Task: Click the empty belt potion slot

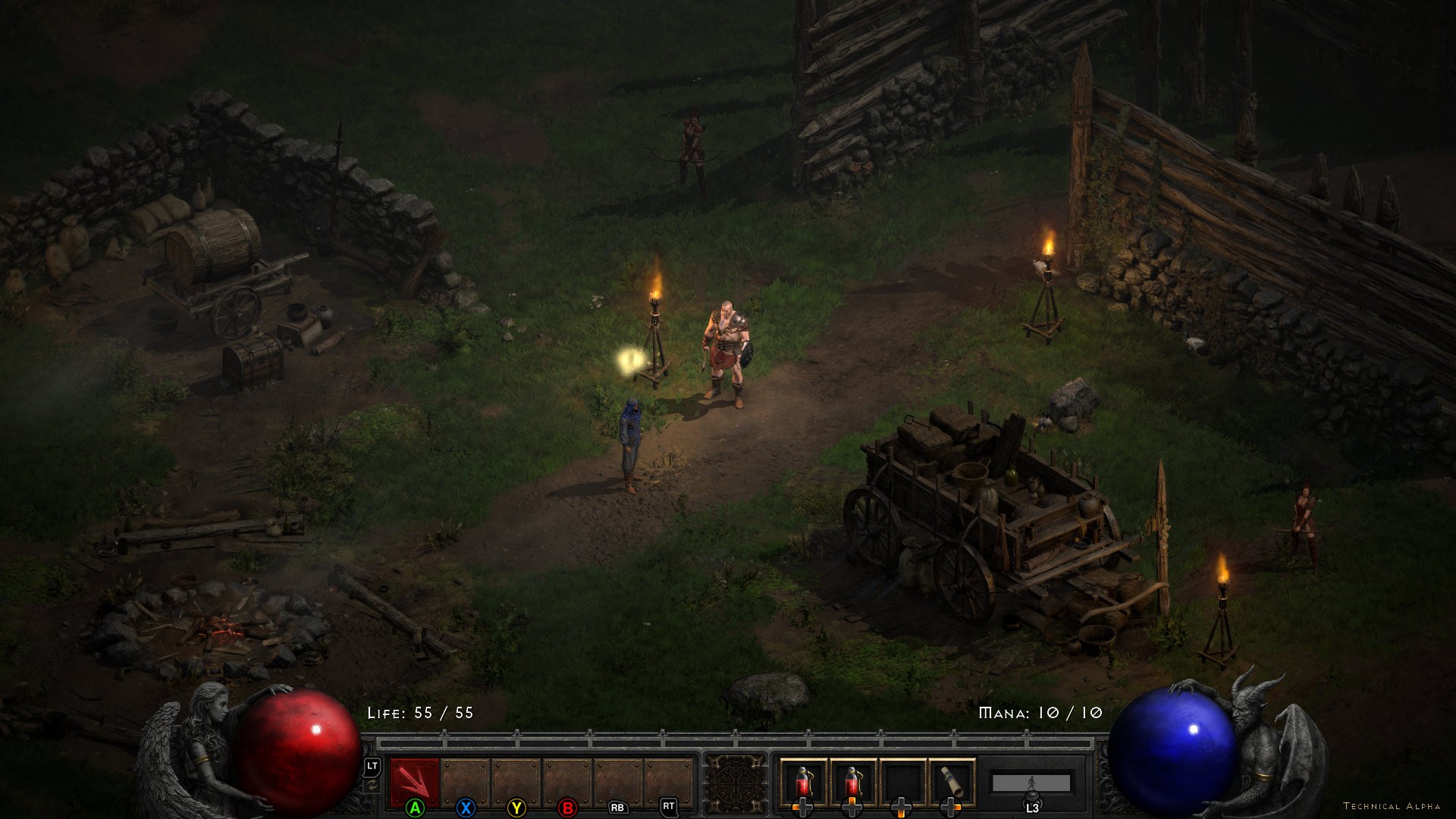Action: click(x=902, y=782)
